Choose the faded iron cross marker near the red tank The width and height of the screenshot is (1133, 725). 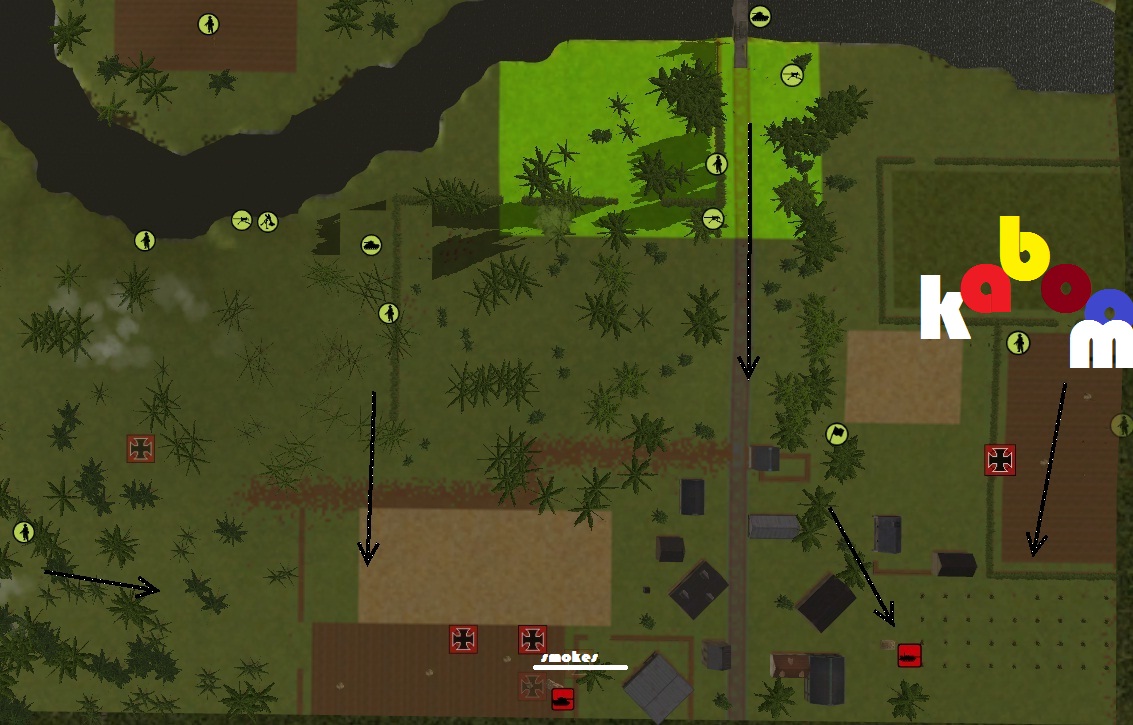click(x=532, y=686)
